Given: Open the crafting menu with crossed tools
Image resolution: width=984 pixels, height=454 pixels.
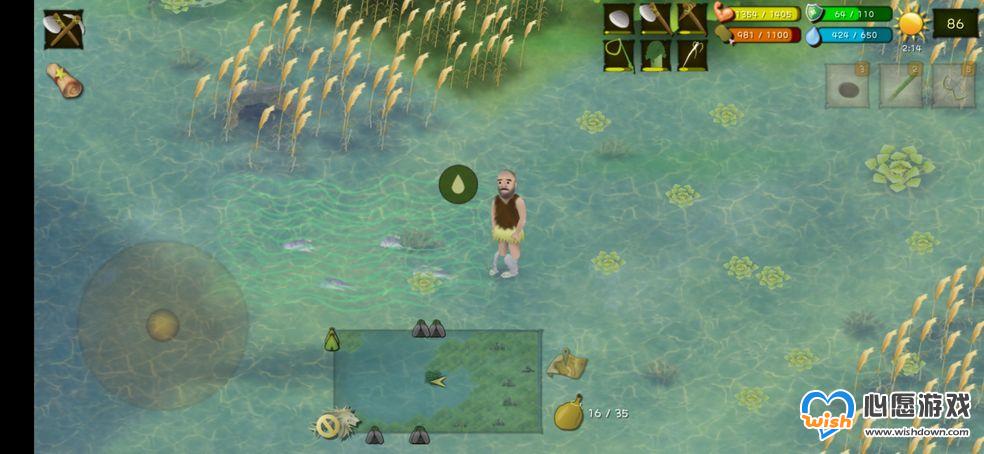Looking at the screenshot, I should pos(63,29).
